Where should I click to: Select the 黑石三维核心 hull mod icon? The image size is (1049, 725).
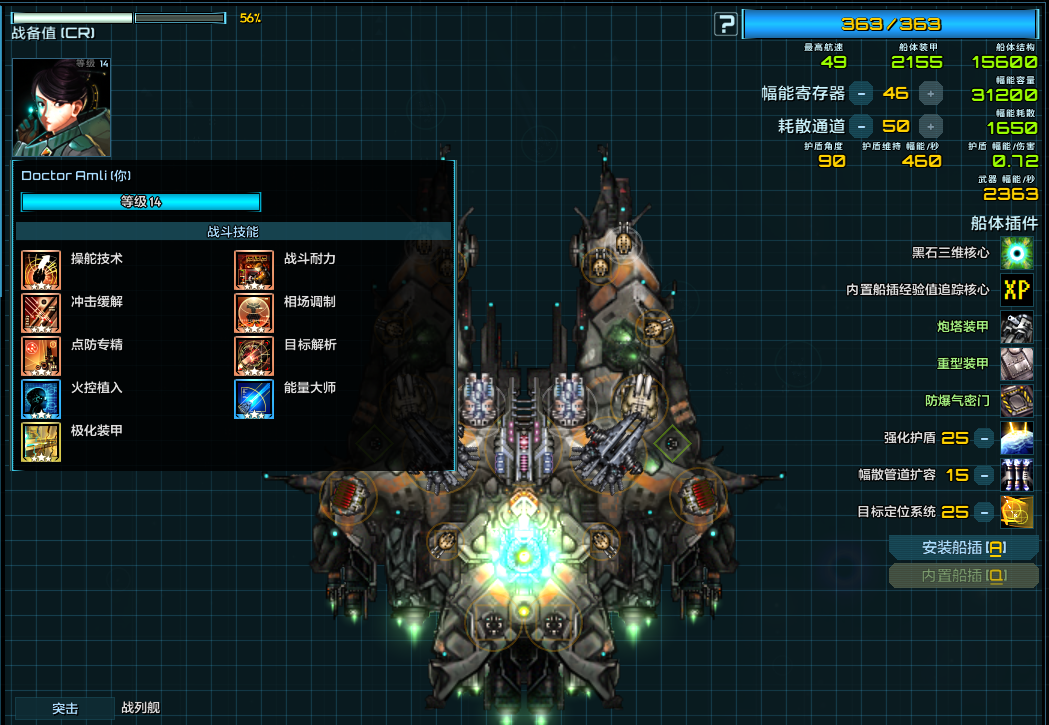point(1017,253)
